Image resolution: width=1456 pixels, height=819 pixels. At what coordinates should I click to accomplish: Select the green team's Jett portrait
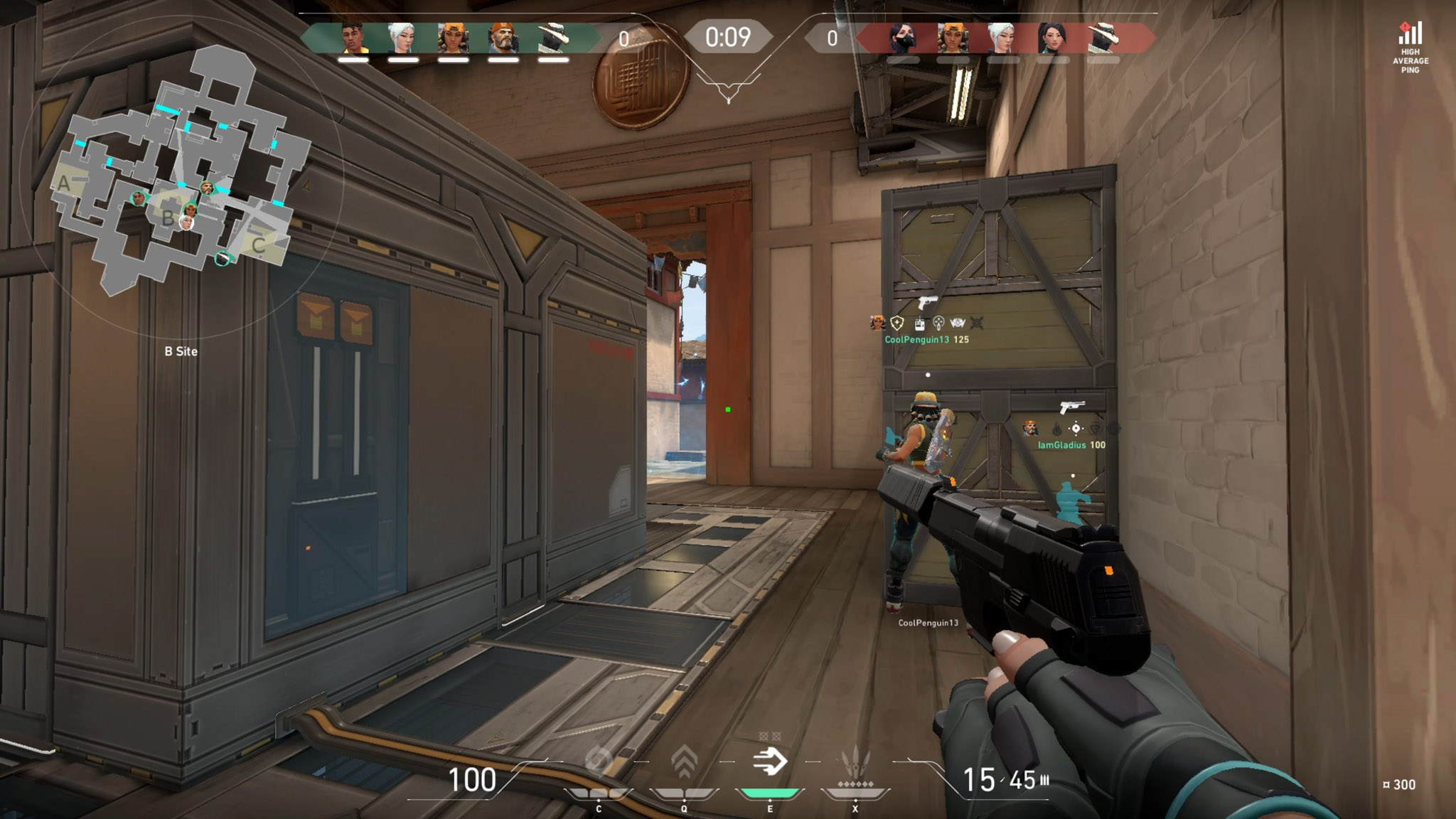(x=402, y=38)
